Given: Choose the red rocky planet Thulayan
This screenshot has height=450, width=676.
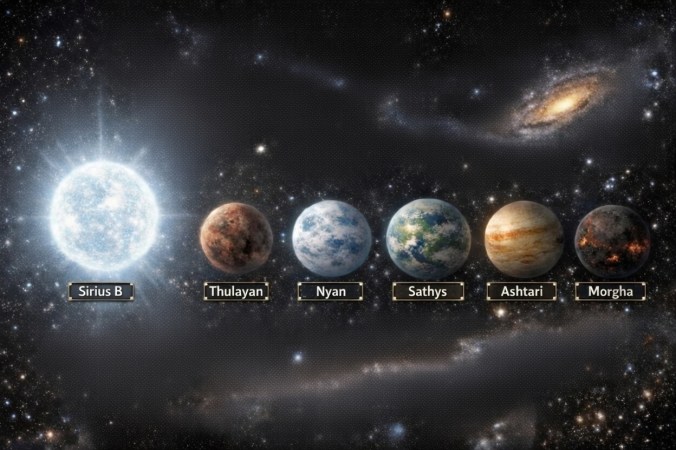Looking at the screenshot, I should point(236,238).
